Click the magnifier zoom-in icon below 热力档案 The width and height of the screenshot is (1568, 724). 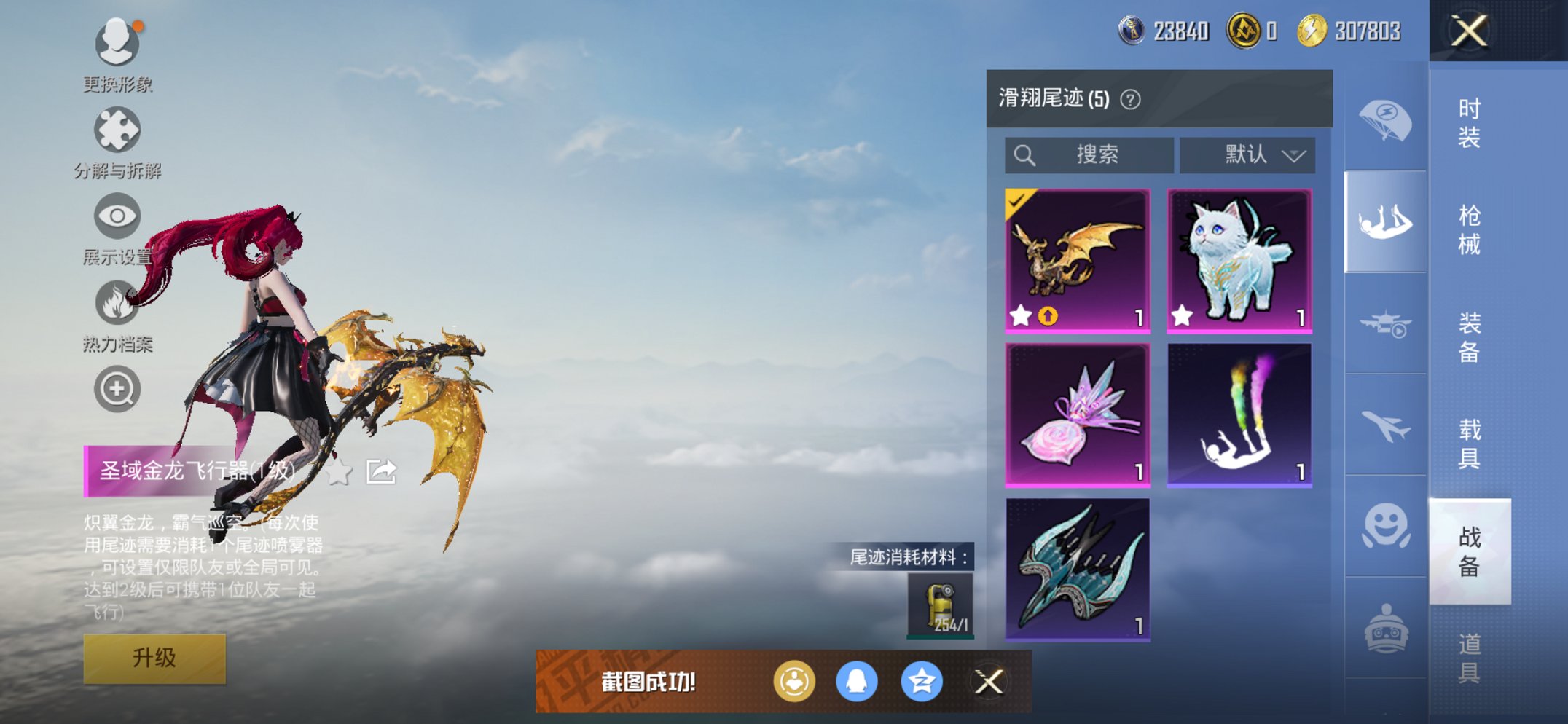tap(117, 389)
